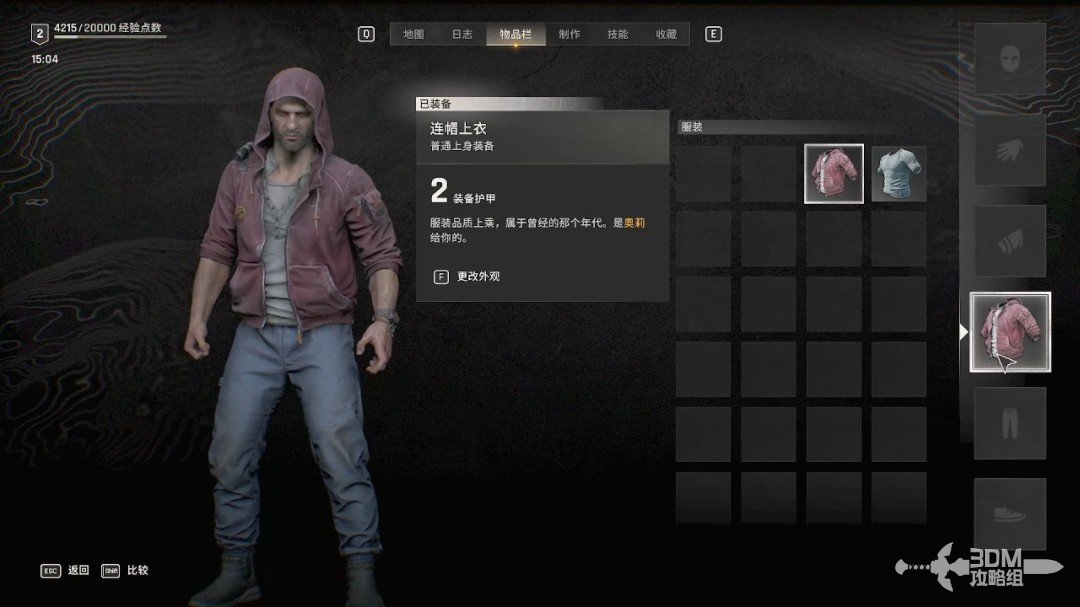Select the equipped hoodie torso slot
The height and width of the screenshot is (607, 1080).
pos(1010,332)
